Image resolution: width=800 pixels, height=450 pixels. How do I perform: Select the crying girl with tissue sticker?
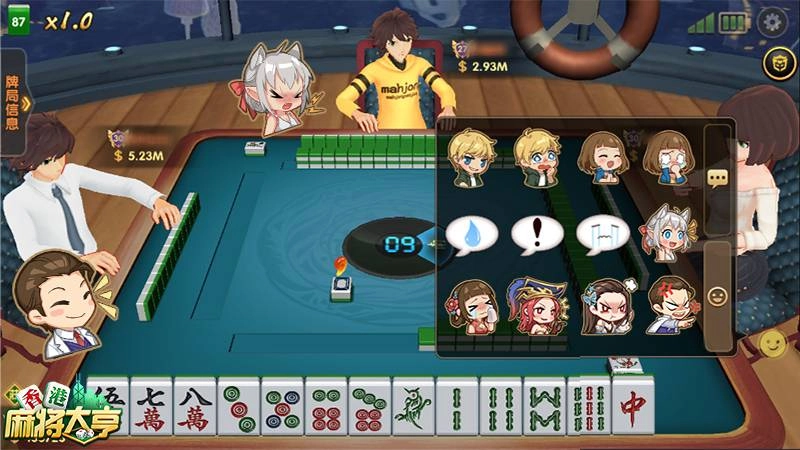coord(472,306)
